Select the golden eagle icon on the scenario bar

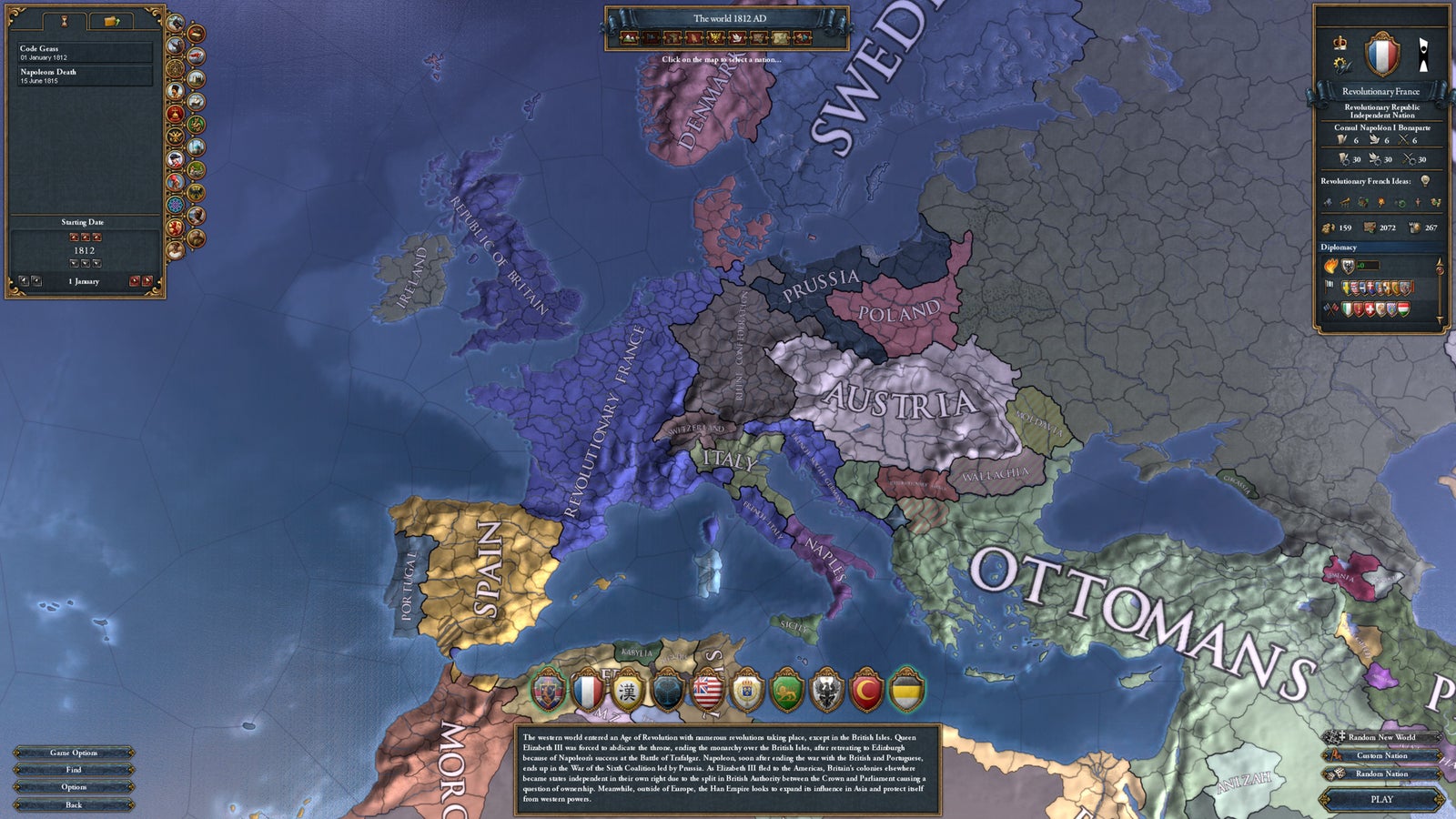(716, 37)
